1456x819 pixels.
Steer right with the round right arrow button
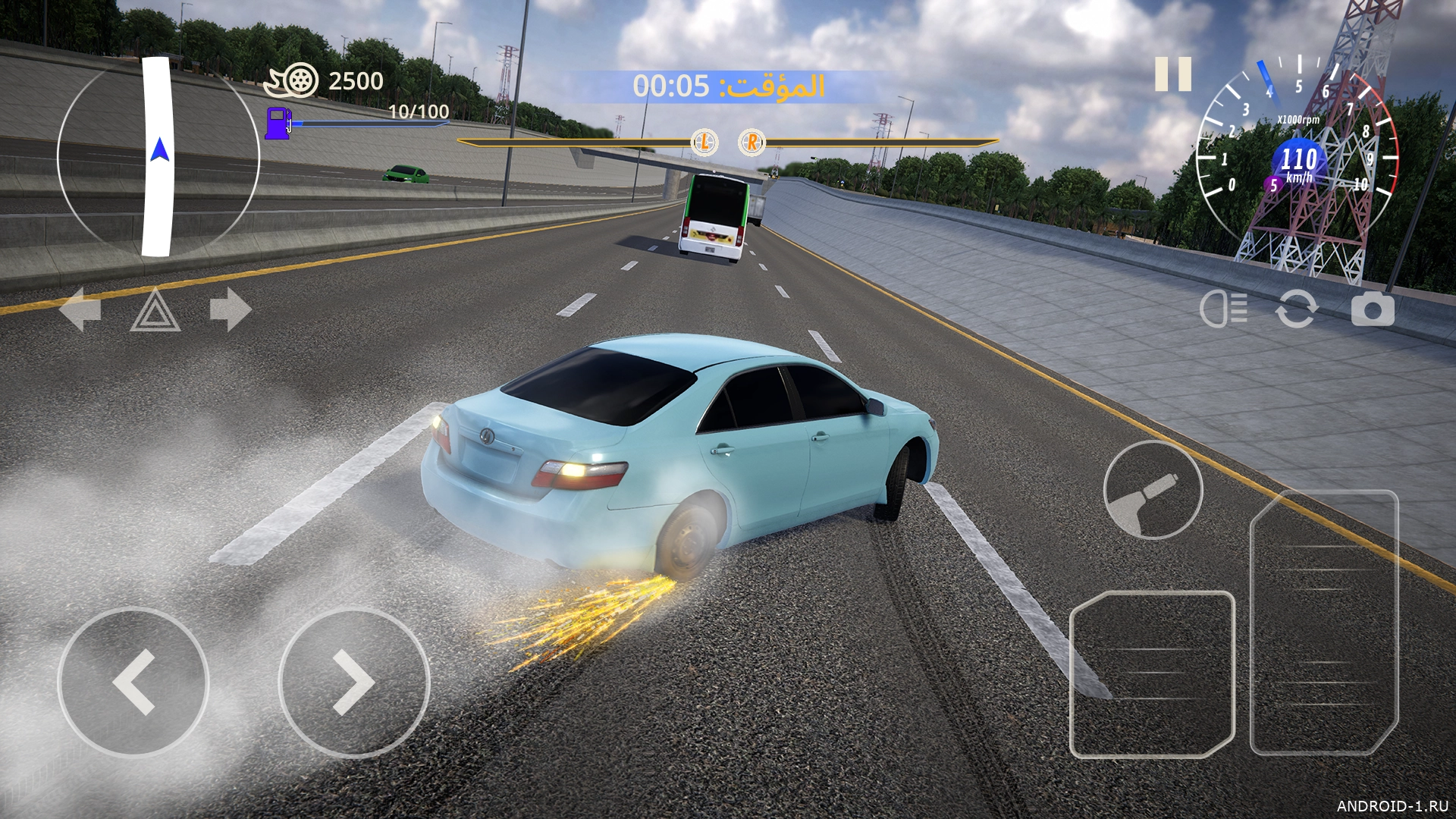pos(354,682)
